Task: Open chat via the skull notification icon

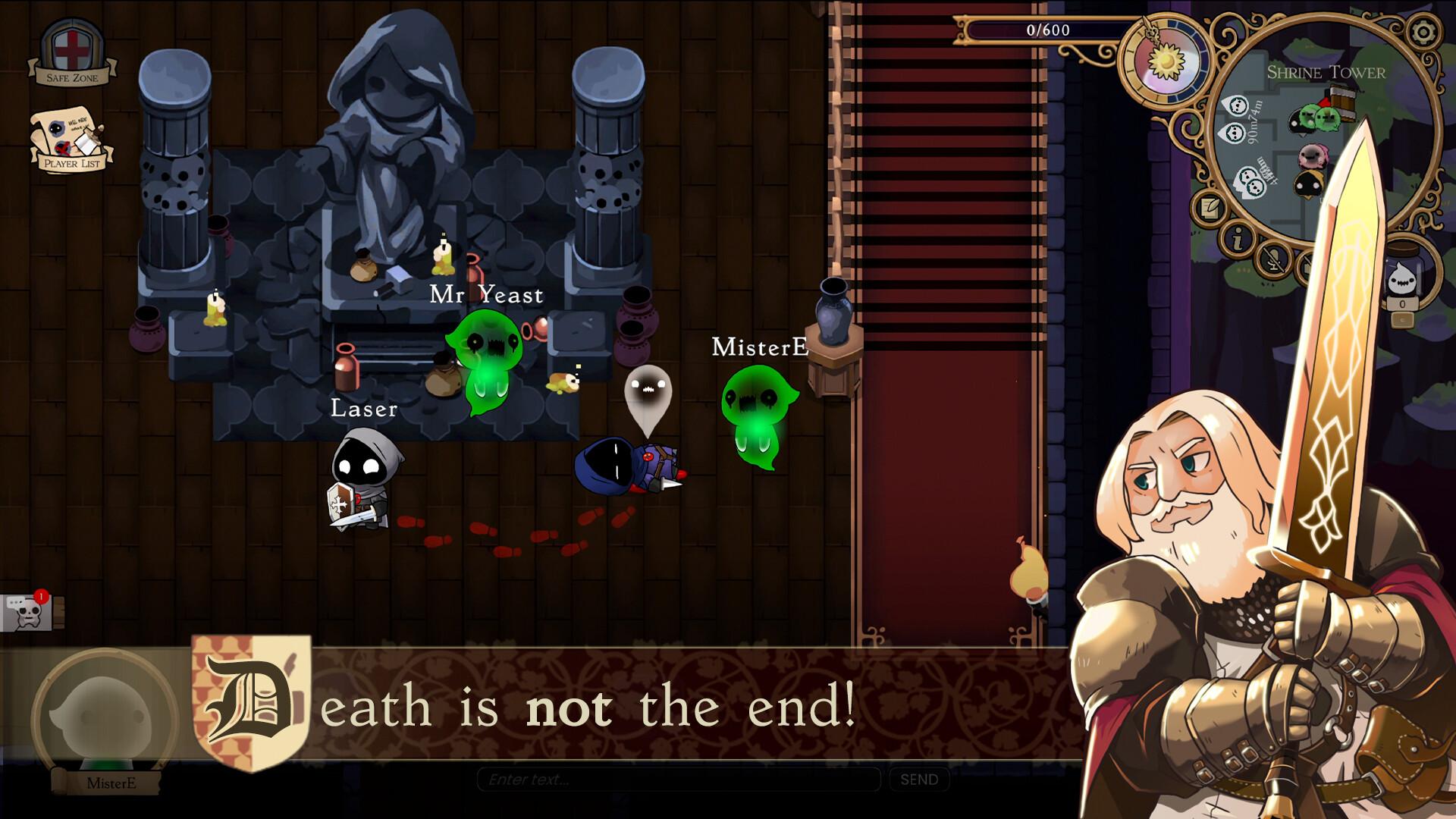Action: tap(25, 614)
